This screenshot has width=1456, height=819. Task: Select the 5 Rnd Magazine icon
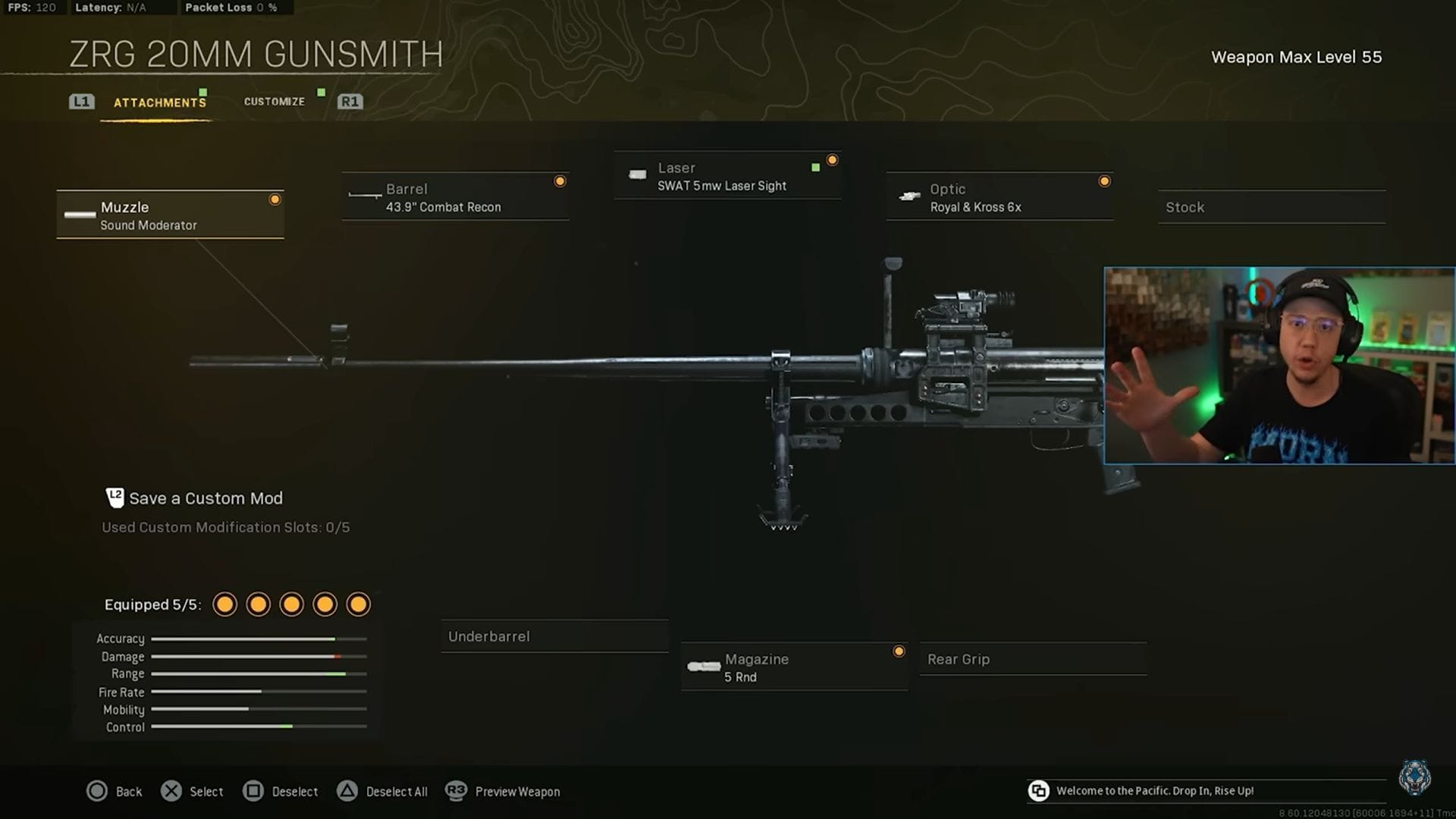pos(704,667)
